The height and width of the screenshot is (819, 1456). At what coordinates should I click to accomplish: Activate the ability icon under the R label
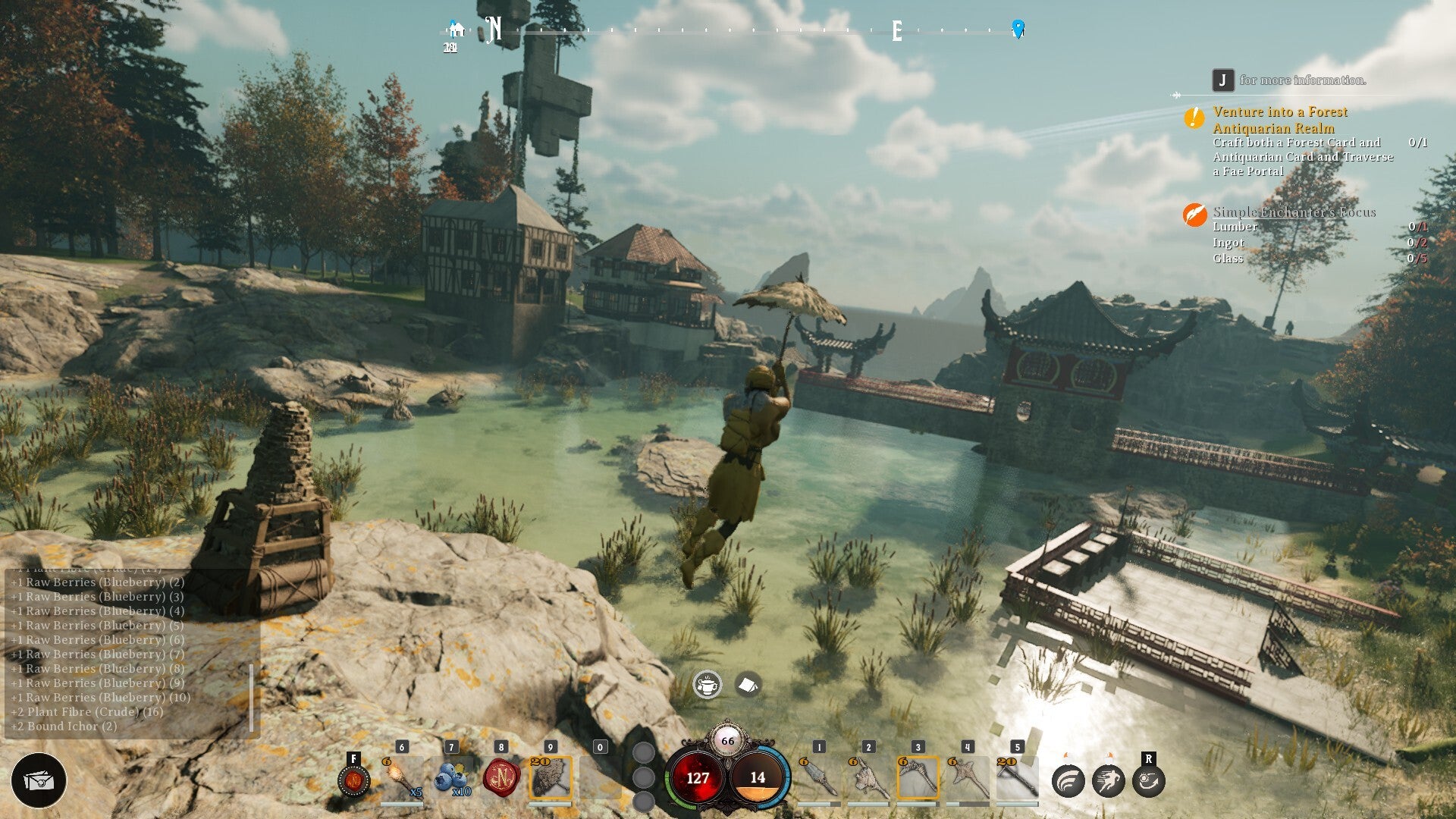[x=1148, y=781]
